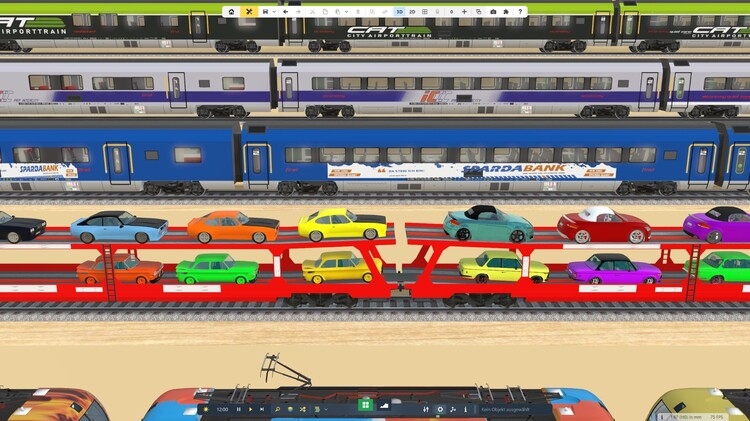Take a screenshot with the camera icon
The width and height of the screenshot is (750, 421).
coord(493,11)
